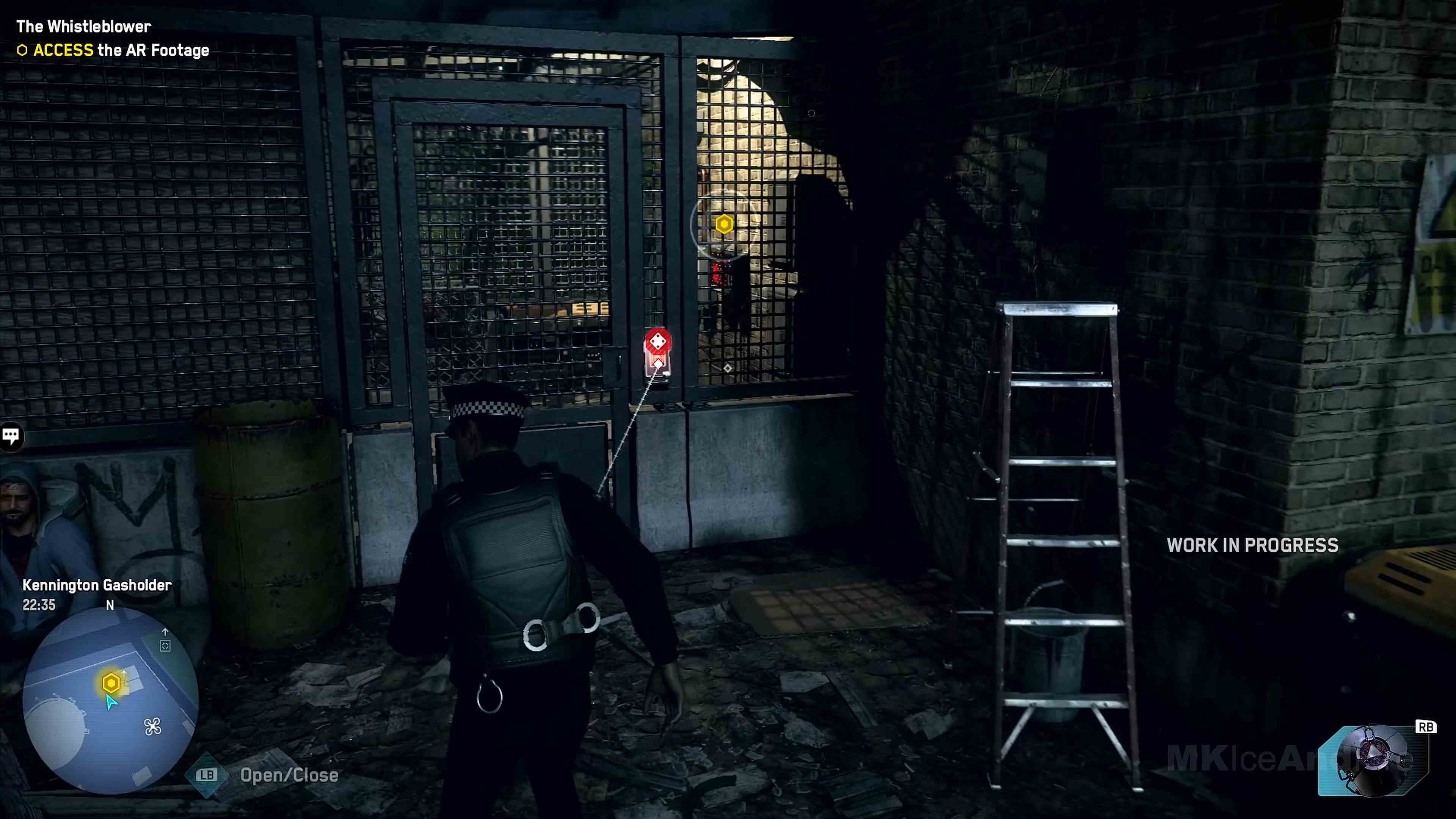Toggle the white diamond marker behind the fence
The image size is (1456, 819).
point(728,368)
